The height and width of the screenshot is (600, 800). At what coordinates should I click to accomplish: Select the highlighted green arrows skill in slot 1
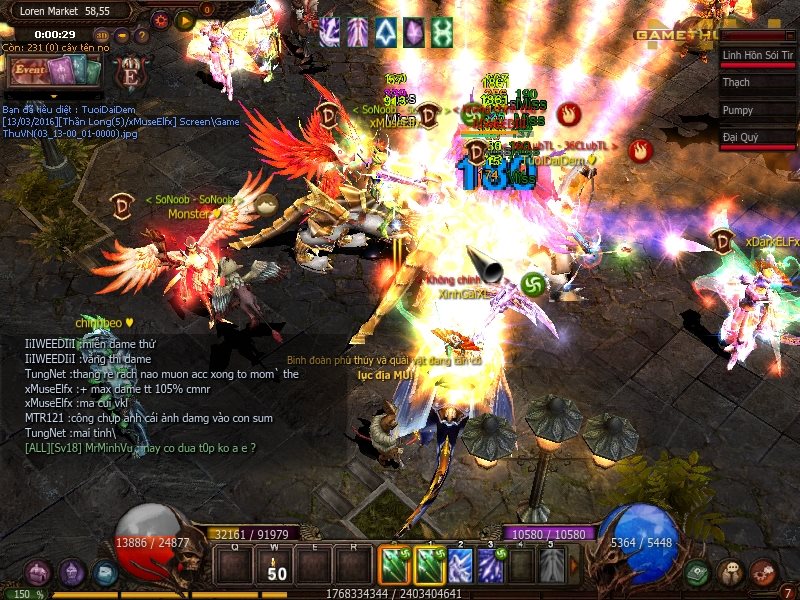click(x=428, y=566)
